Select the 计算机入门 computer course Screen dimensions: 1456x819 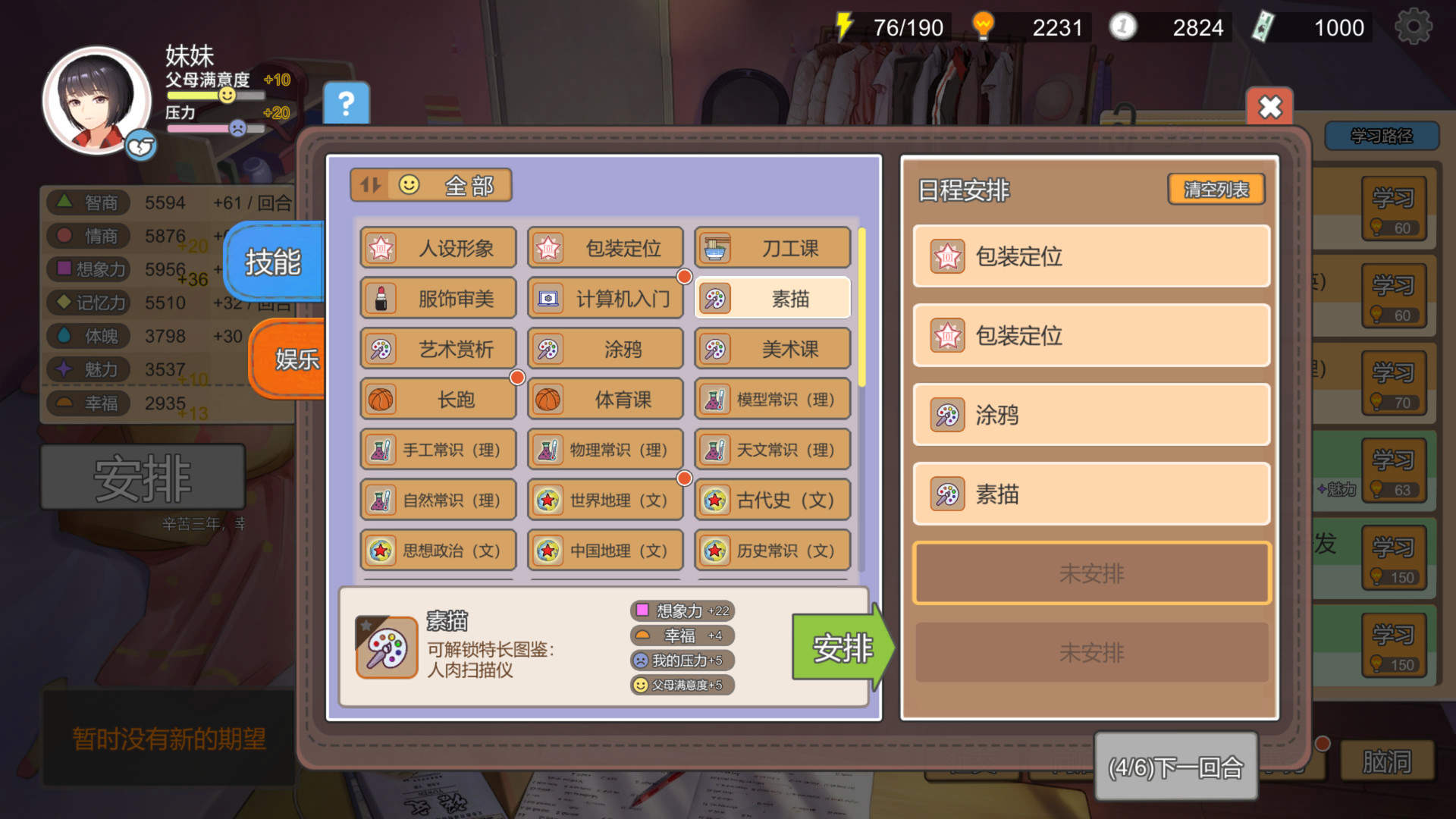(x=605, y=299)
